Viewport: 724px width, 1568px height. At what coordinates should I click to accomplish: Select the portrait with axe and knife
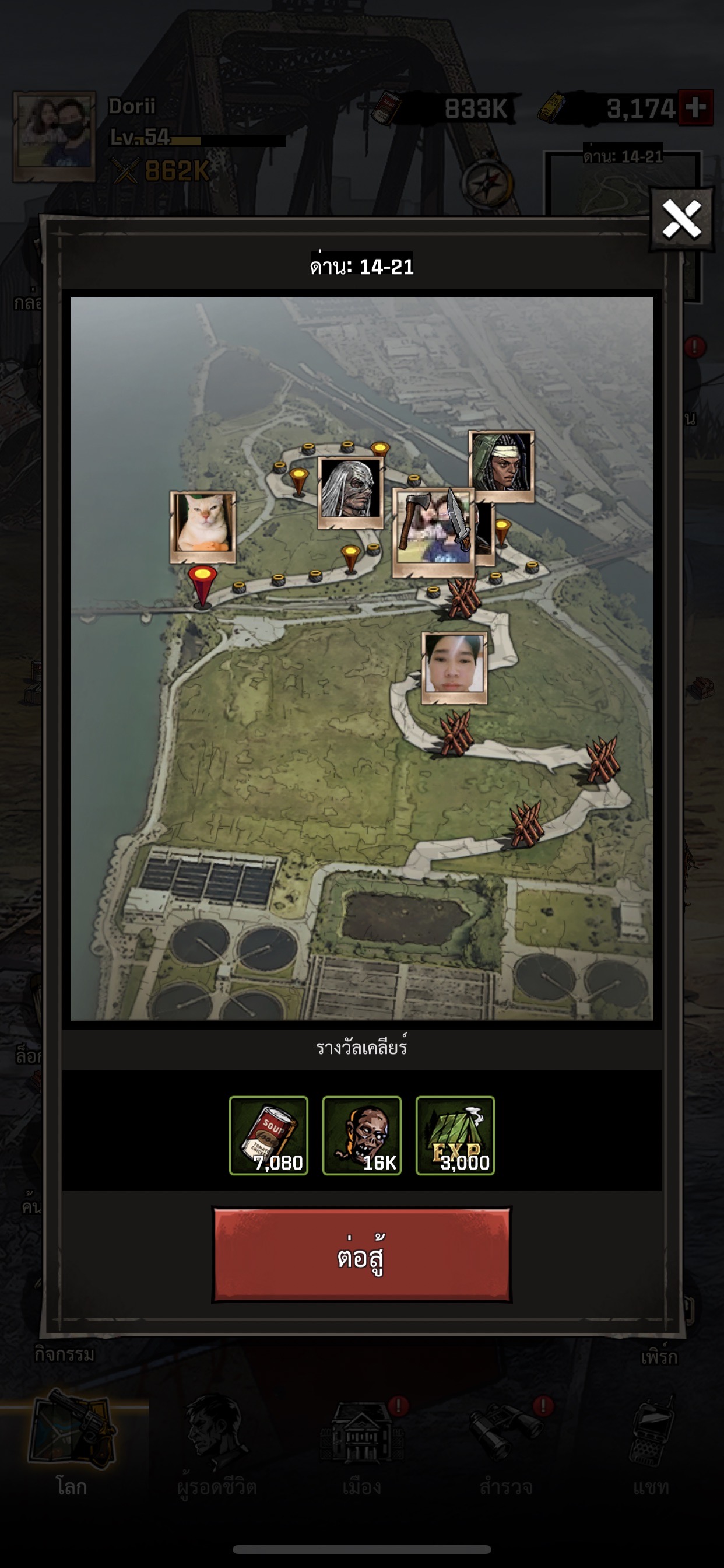pyautogui.click(x=433, y=531)
